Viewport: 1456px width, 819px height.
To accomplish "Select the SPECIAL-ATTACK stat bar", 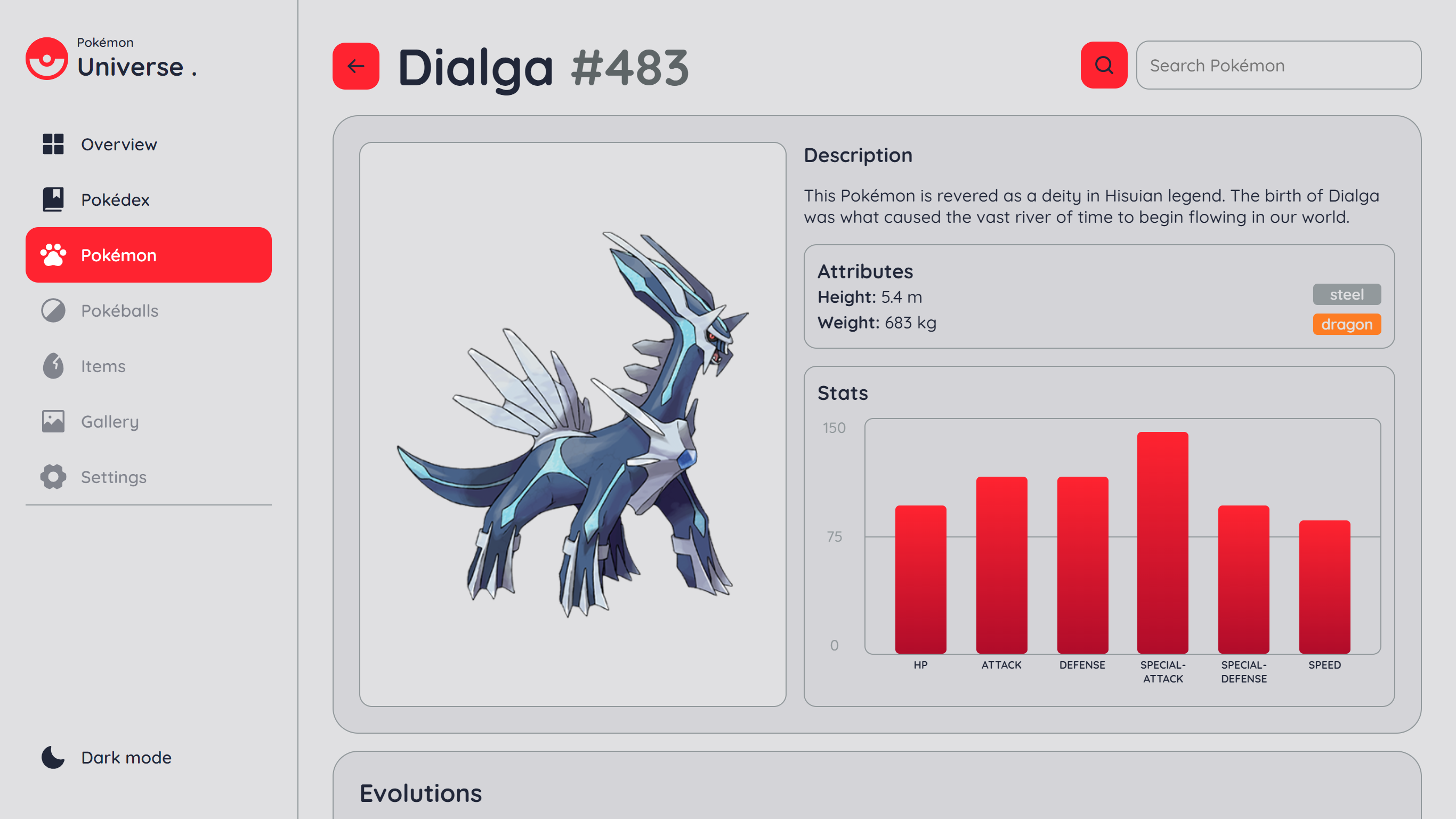I will pos(1162,537).
